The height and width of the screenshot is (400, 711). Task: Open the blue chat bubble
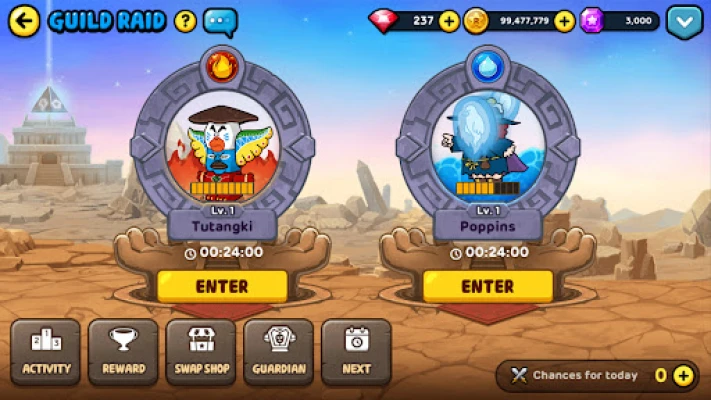220,21
